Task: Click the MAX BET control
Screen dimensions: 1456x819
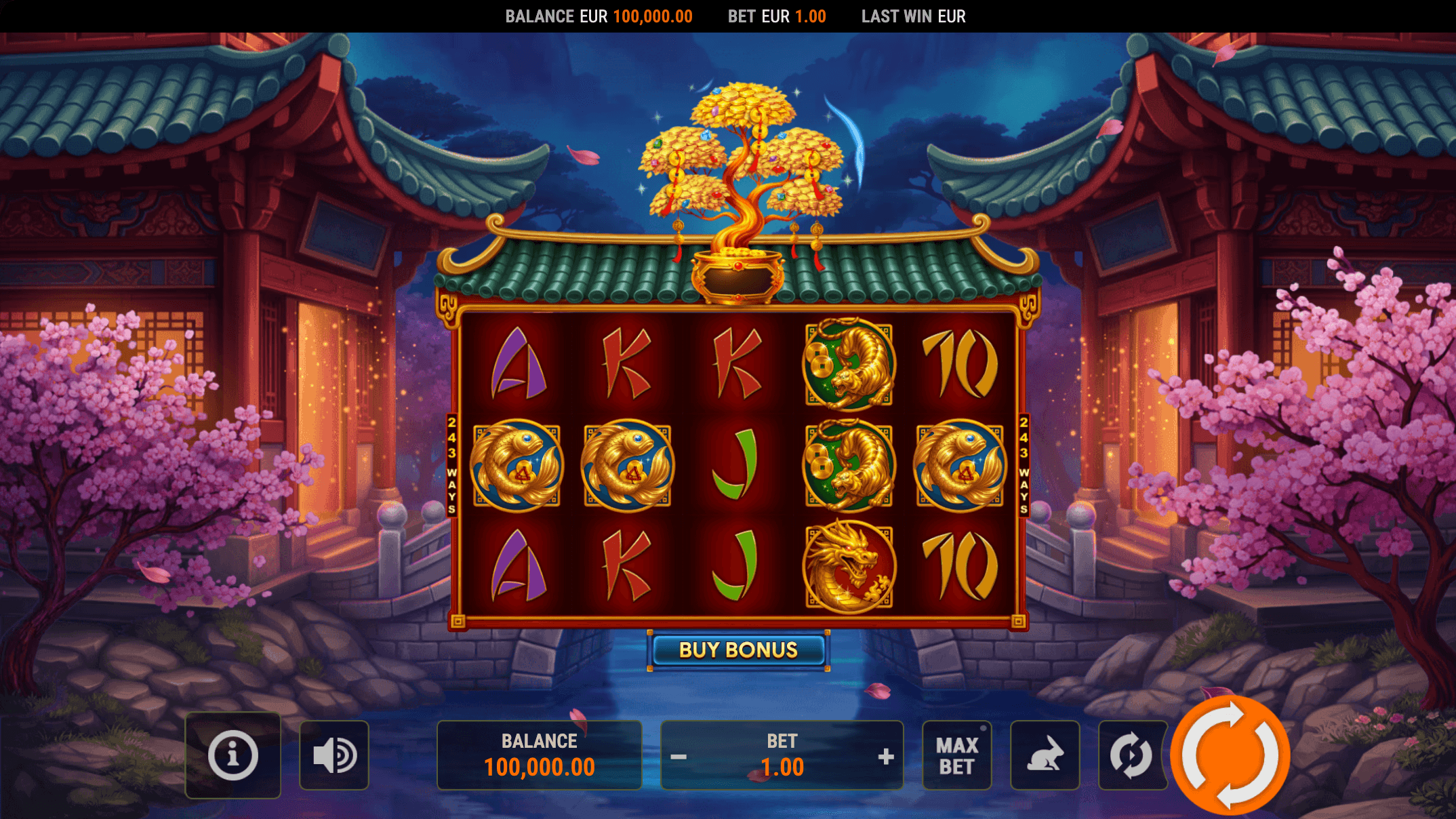Action: click(957, 753)
